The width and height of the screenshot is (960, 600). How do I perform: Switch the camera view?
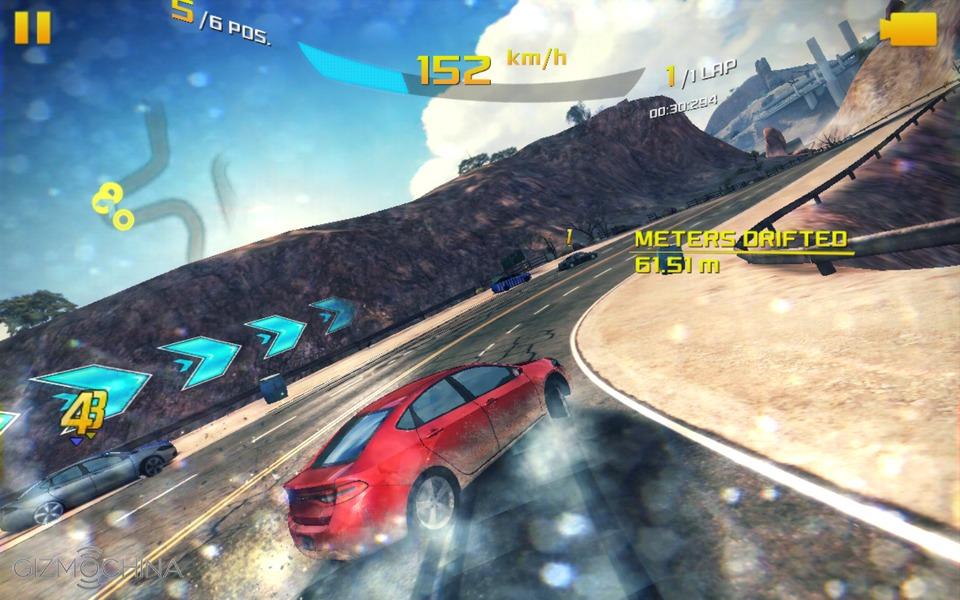click(909, 30)
